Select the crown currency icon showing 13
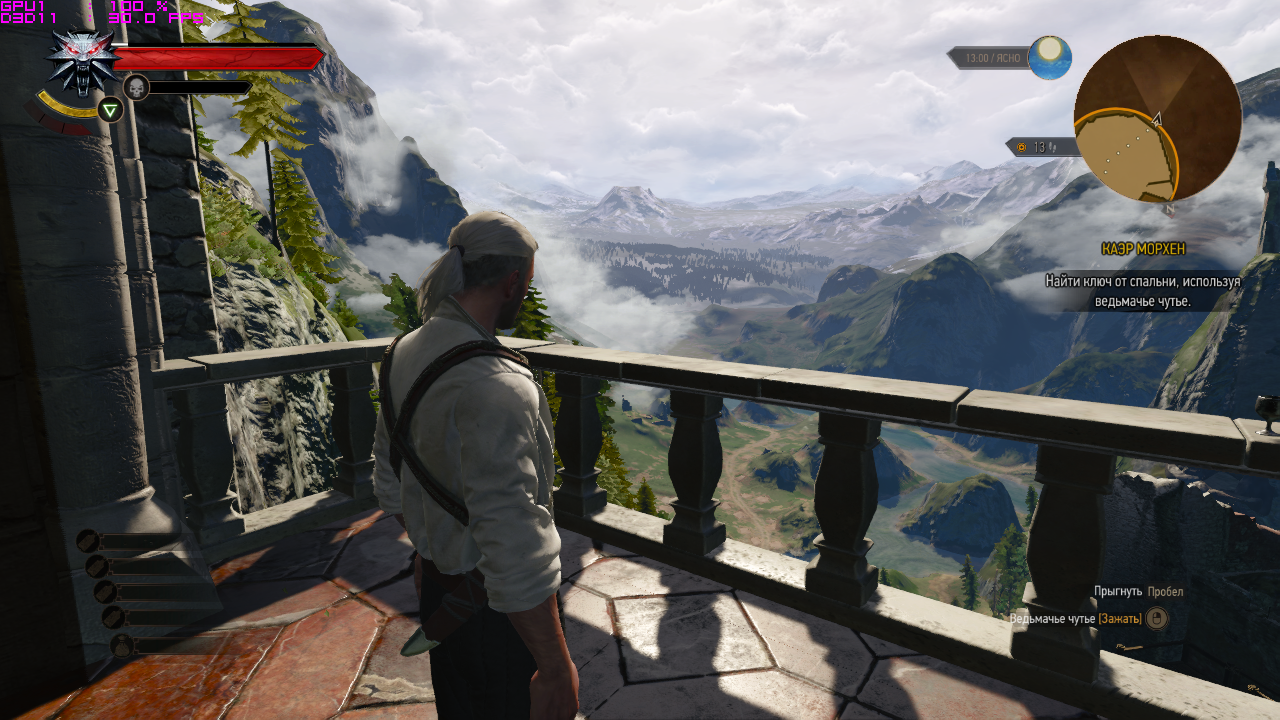The height and width of the screenshot is (720, 1280). coord(1022,147)
